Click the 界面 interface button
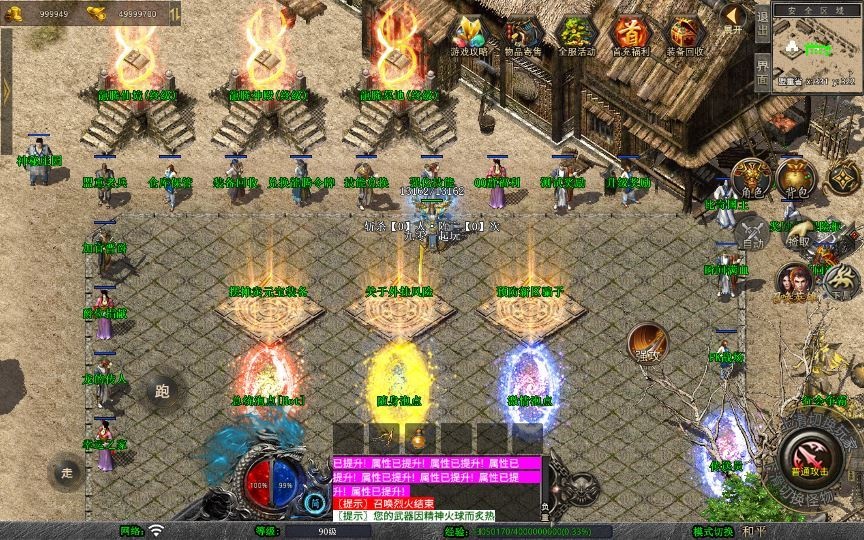864x540 pixels. point(762,73)
